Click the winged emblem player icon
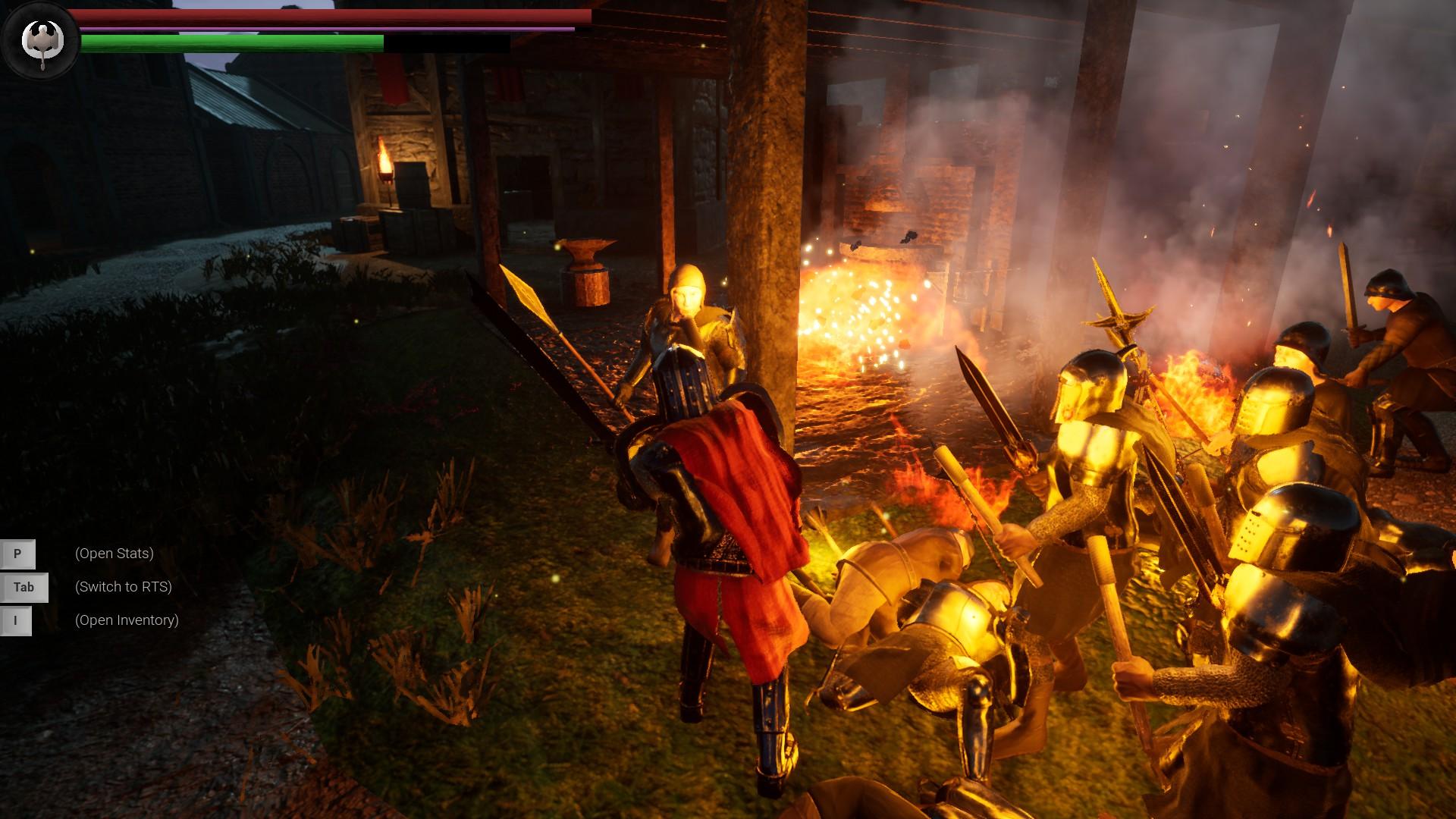The image size is (1456, 819). pos(40,40)
